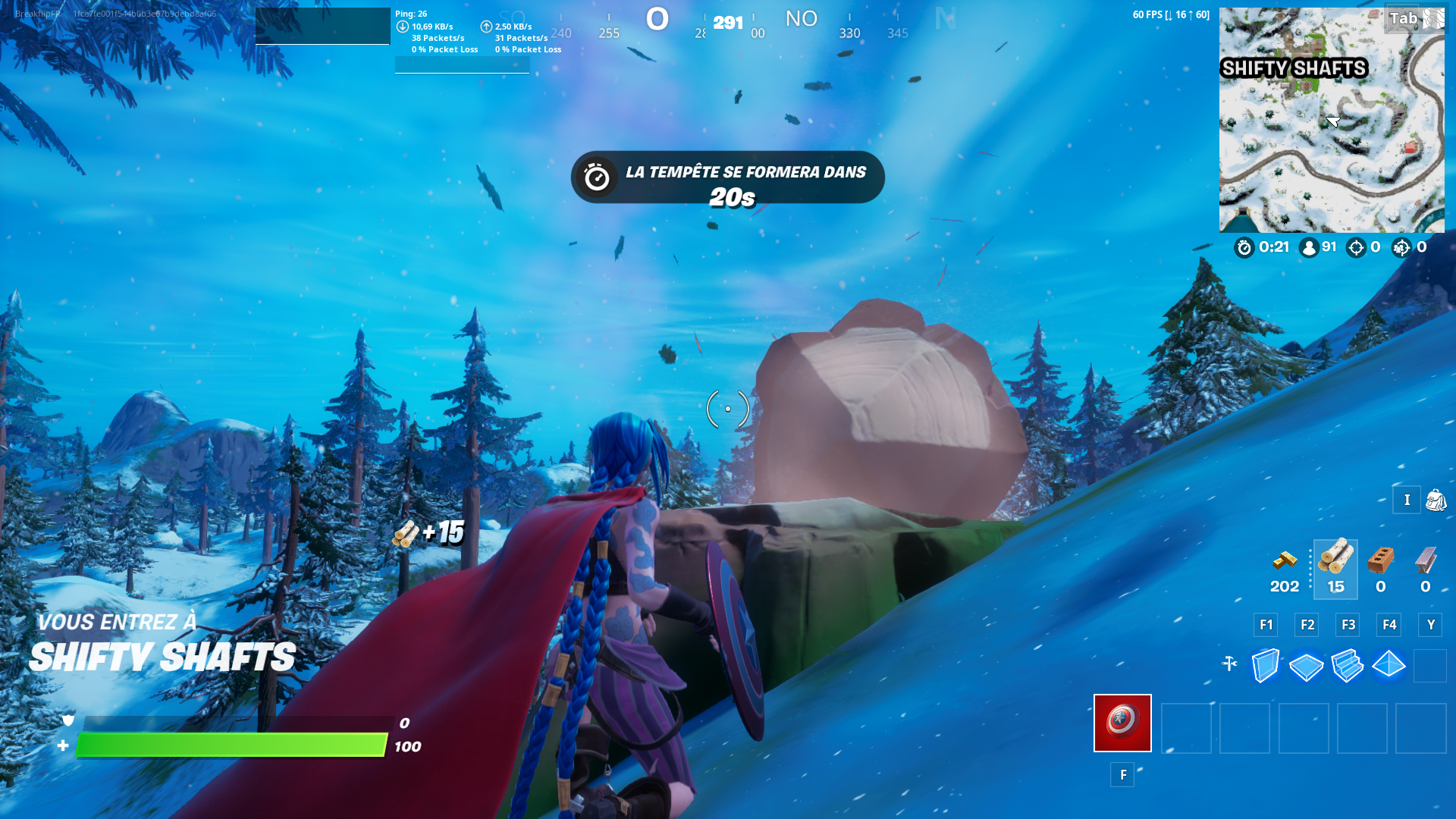Select the floor build piece icon
Viewport: 1456px width, 819px height.
click(1306, 665)
